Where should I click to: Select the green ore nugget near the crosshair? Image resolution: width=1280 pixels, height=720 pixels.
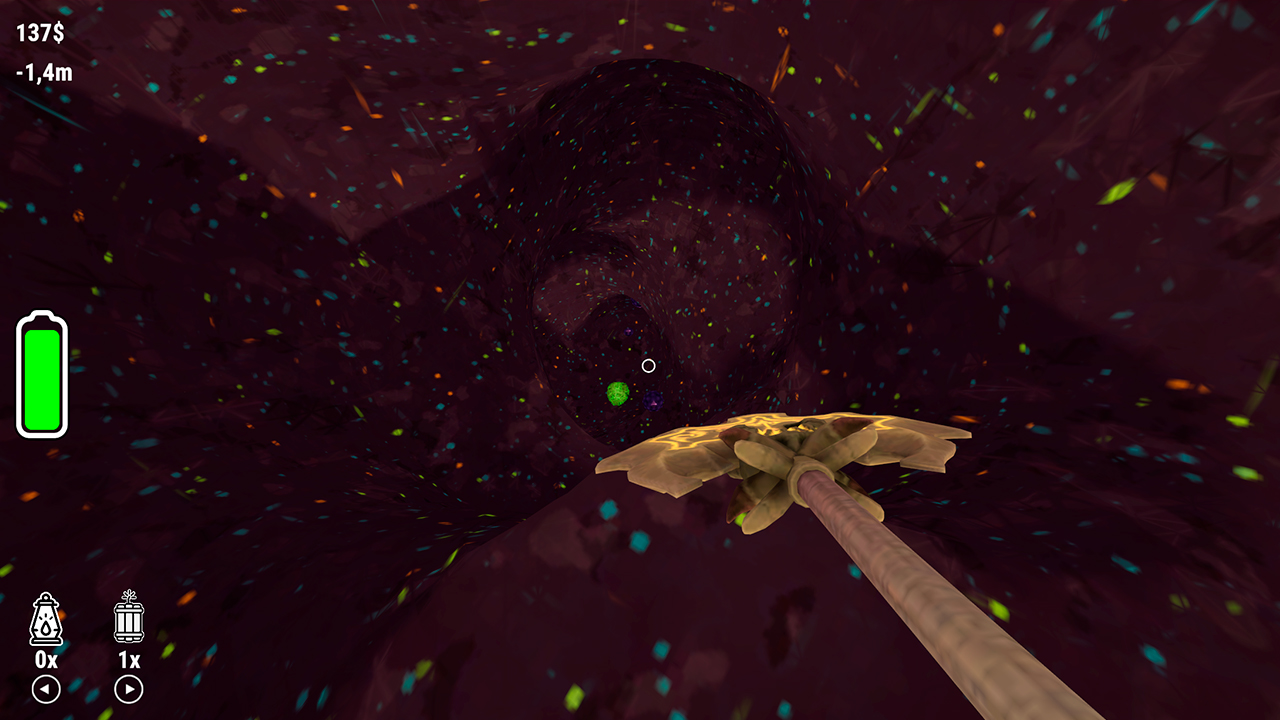617,394
